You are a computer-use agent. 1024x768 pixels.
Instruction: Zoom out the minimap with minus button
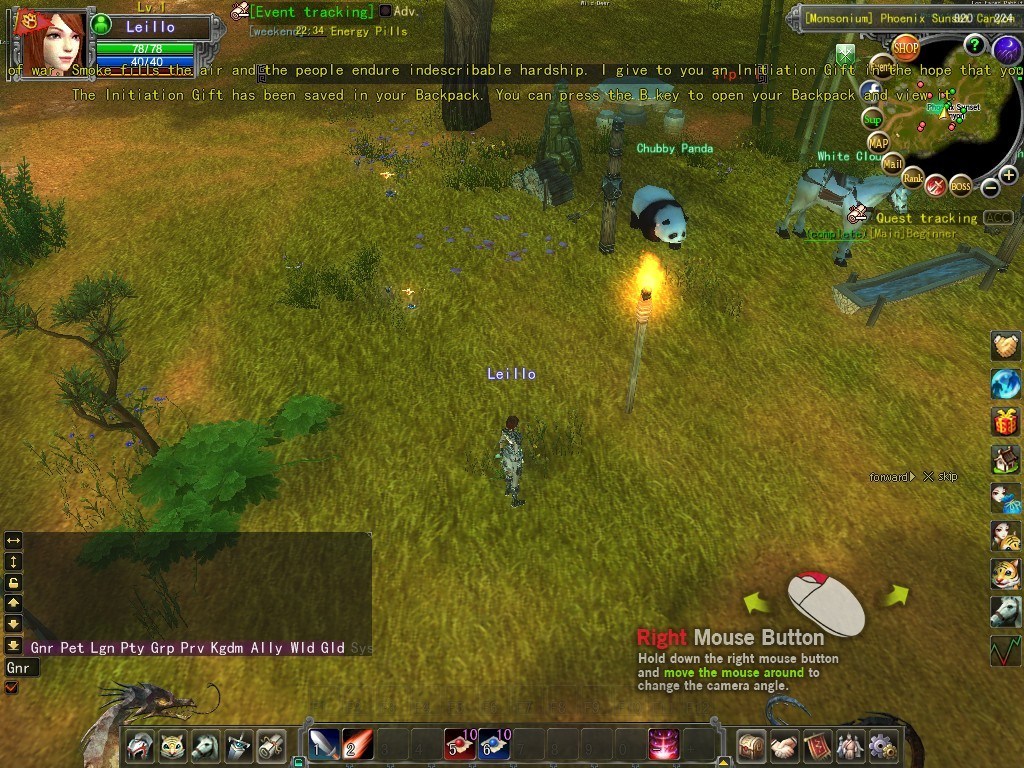[x=990, y=187]
